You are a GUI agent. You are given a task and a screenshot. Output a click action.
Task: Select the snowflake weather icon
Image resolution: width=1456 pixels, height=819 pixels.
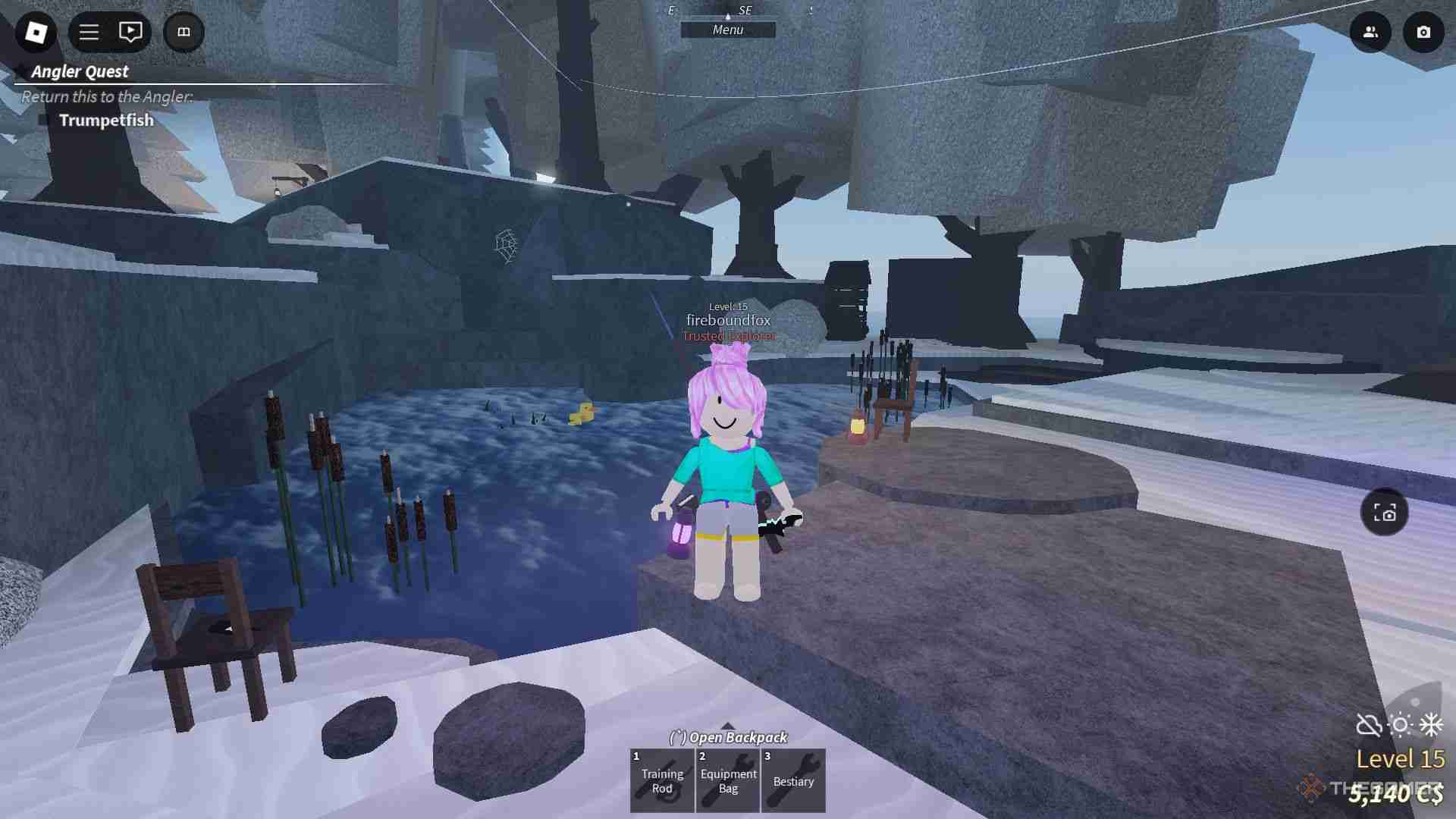pyautogui.click(x=1432, y=726)
